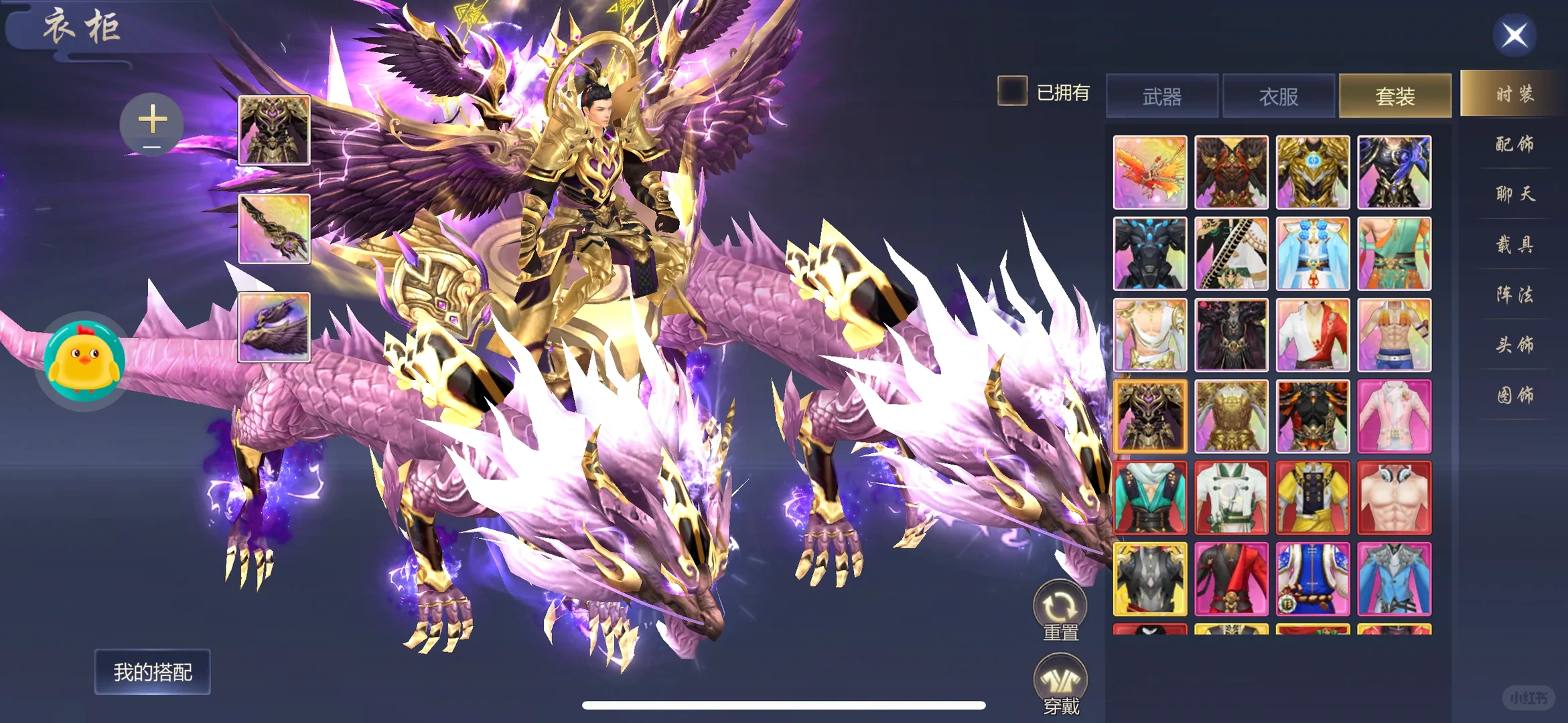Switch to the 武器 weapon tab
Image resolution: width=1568 pixels, height=723 pixels.
tap(1162, 96)
